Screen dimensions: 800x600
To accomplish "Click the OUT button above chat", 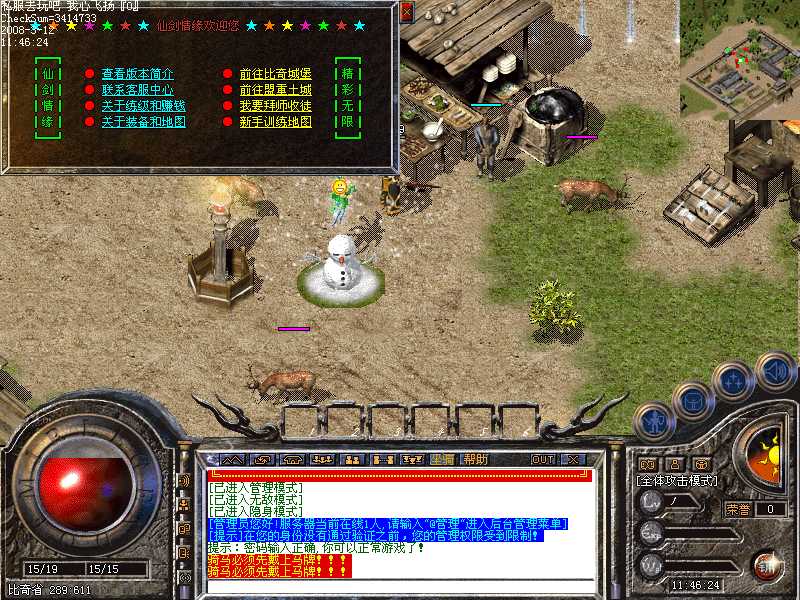I will click(x=543, y=460).
